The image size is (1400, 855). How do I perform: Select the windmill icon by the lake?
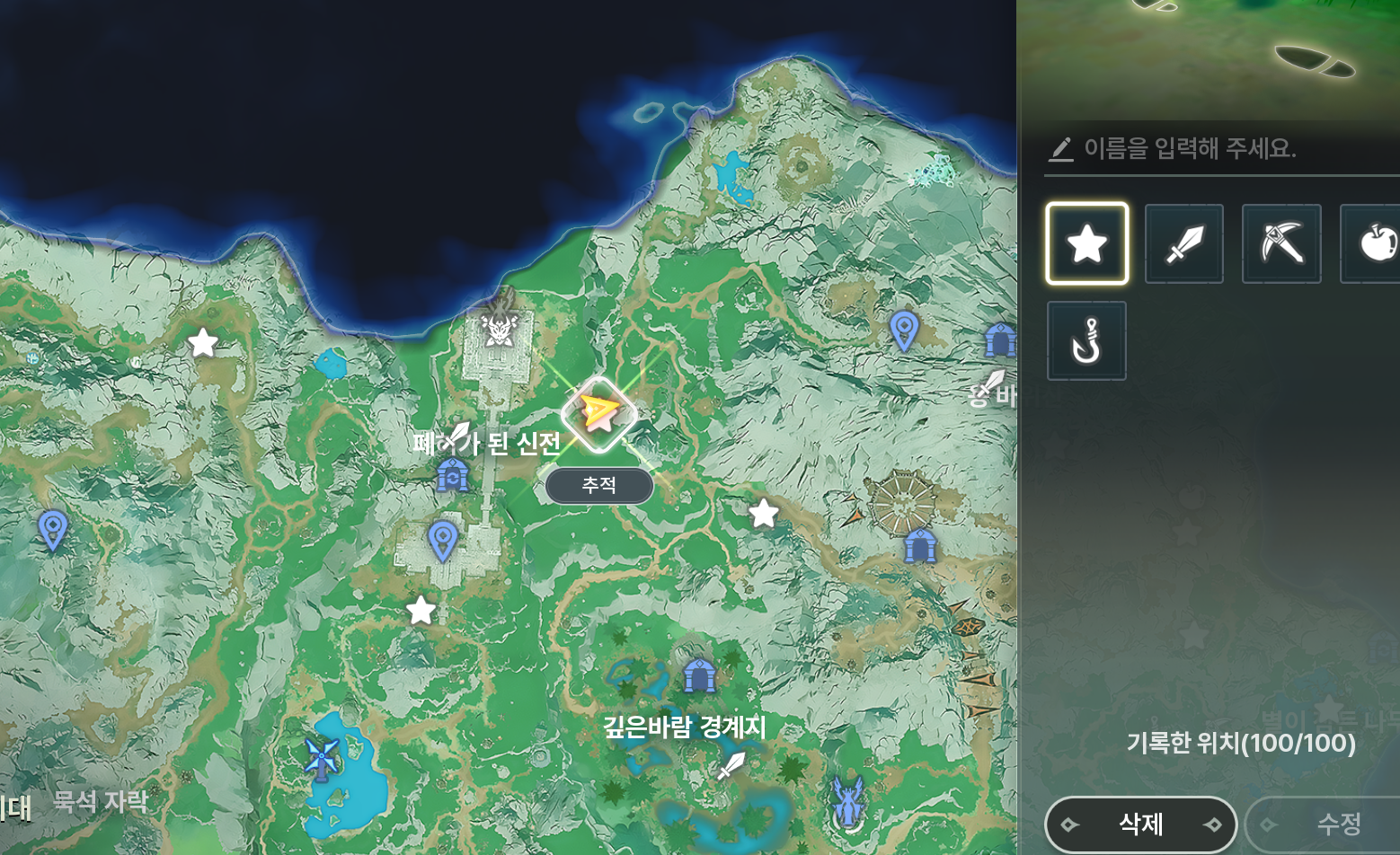coord(321,758)
